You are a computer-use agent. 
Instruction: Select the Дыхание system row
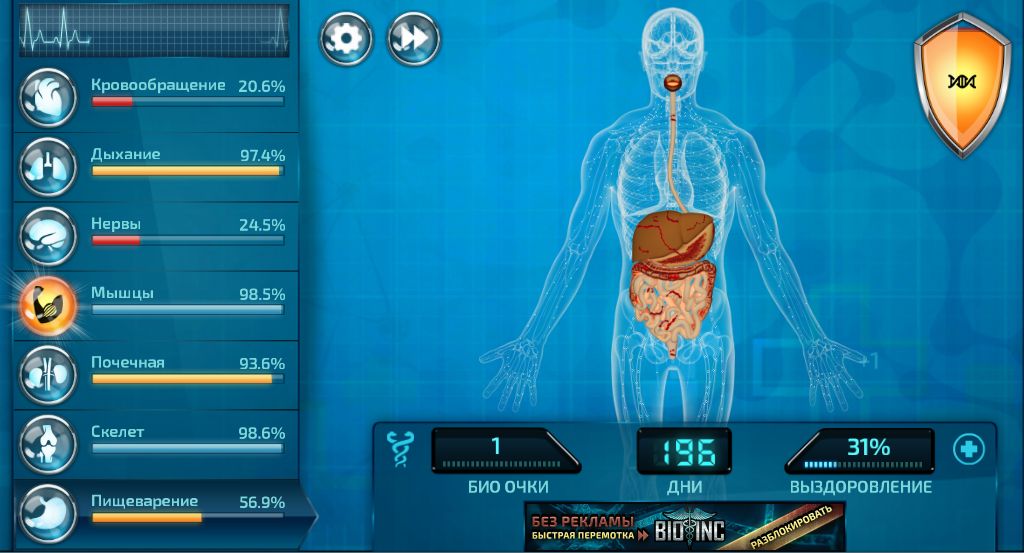[158, 162]
